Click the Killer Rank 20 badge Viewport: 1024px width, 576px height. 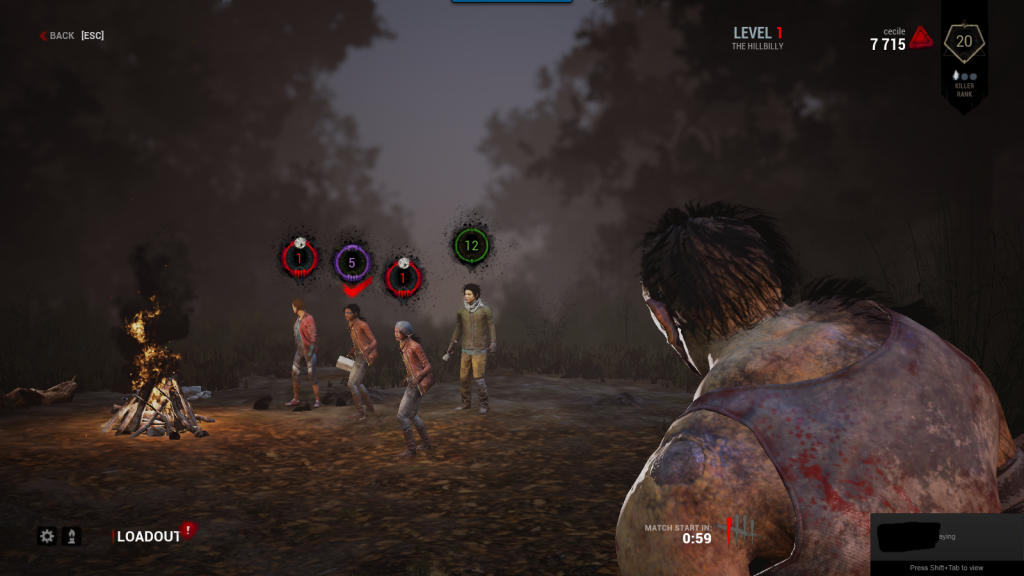coord(964,42)
